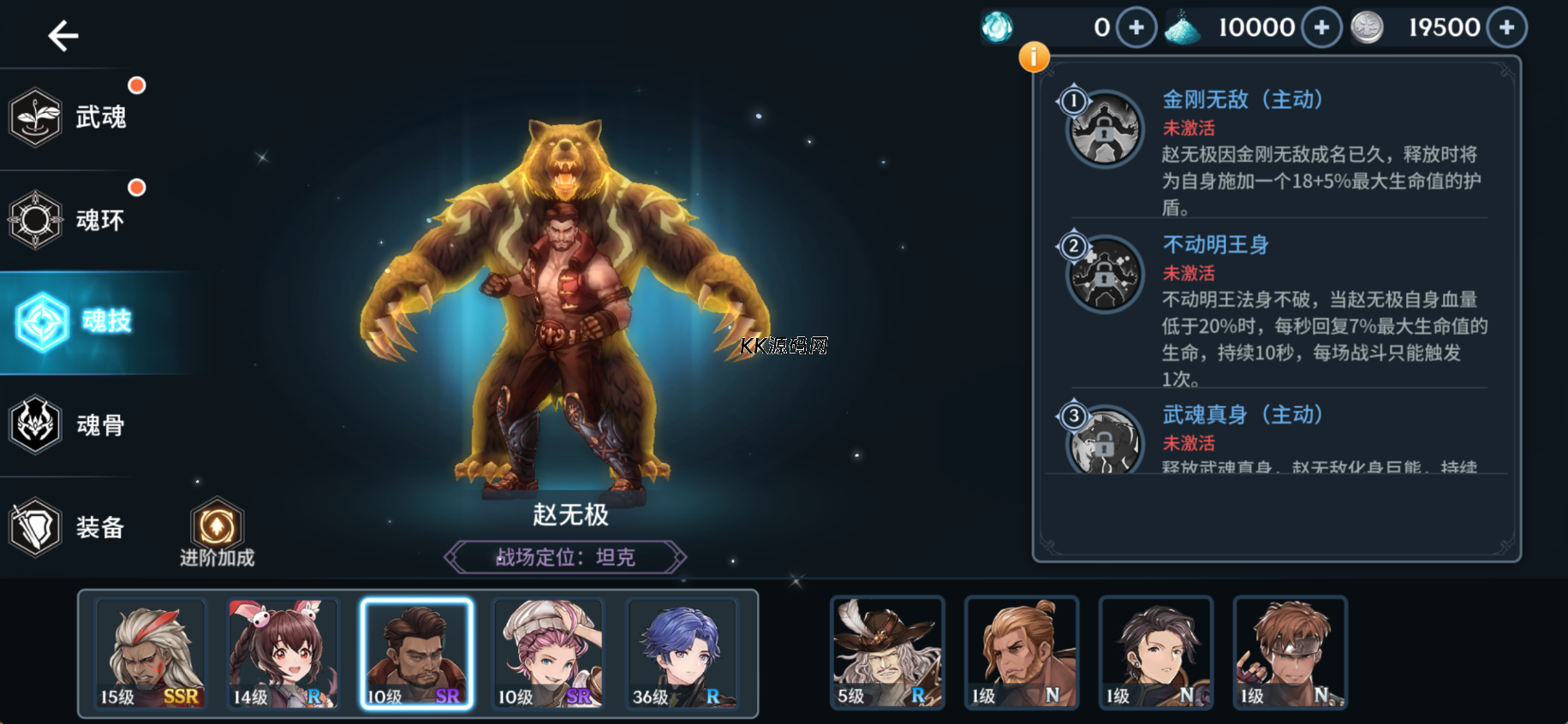1568x724 pixels.
Task: Click the orange info icon
Action: click(1034, 57)
